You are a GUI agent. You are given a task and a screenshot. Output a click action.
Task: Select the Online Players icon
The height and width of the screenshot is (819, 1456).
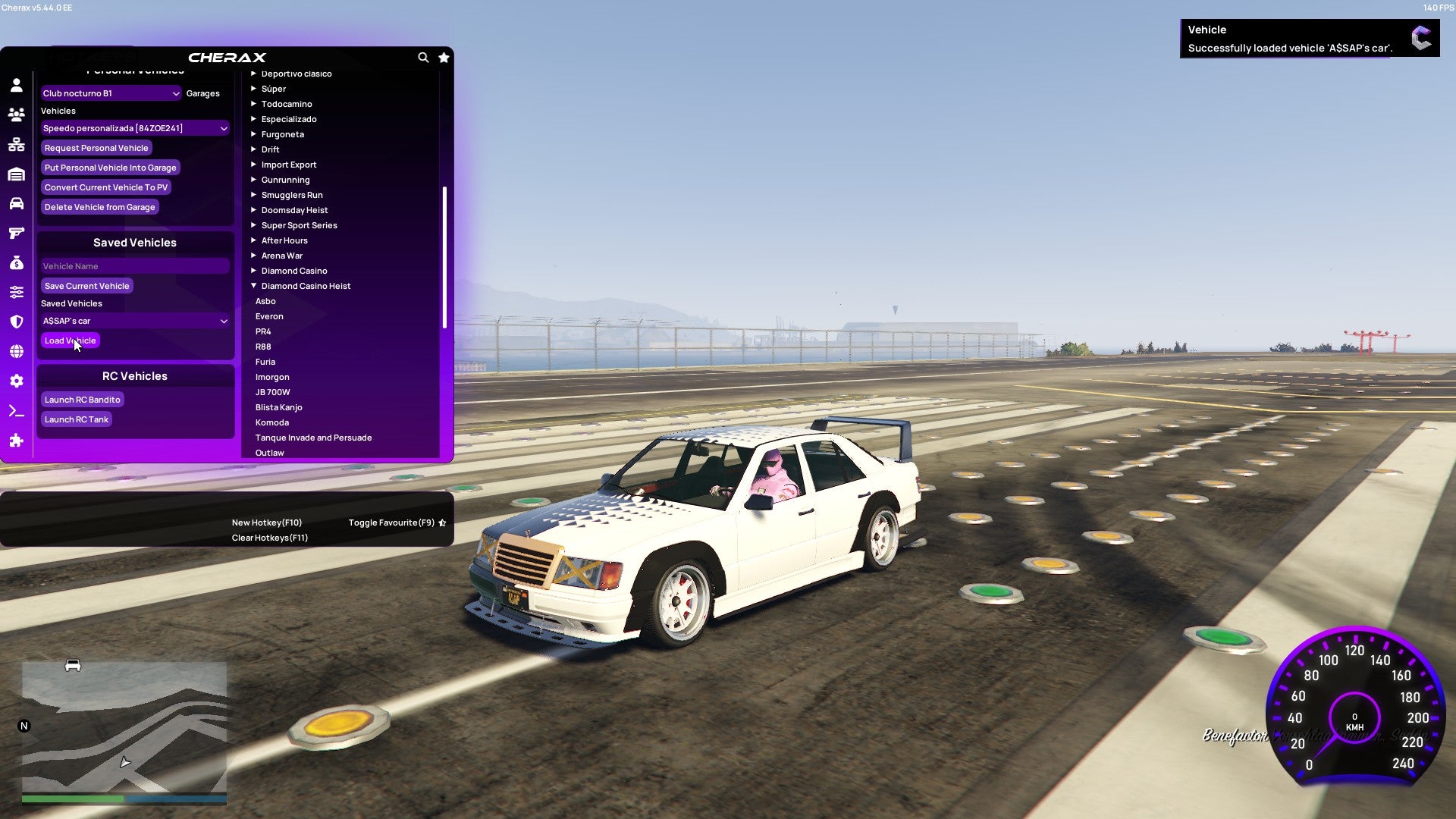click(17, 114)
